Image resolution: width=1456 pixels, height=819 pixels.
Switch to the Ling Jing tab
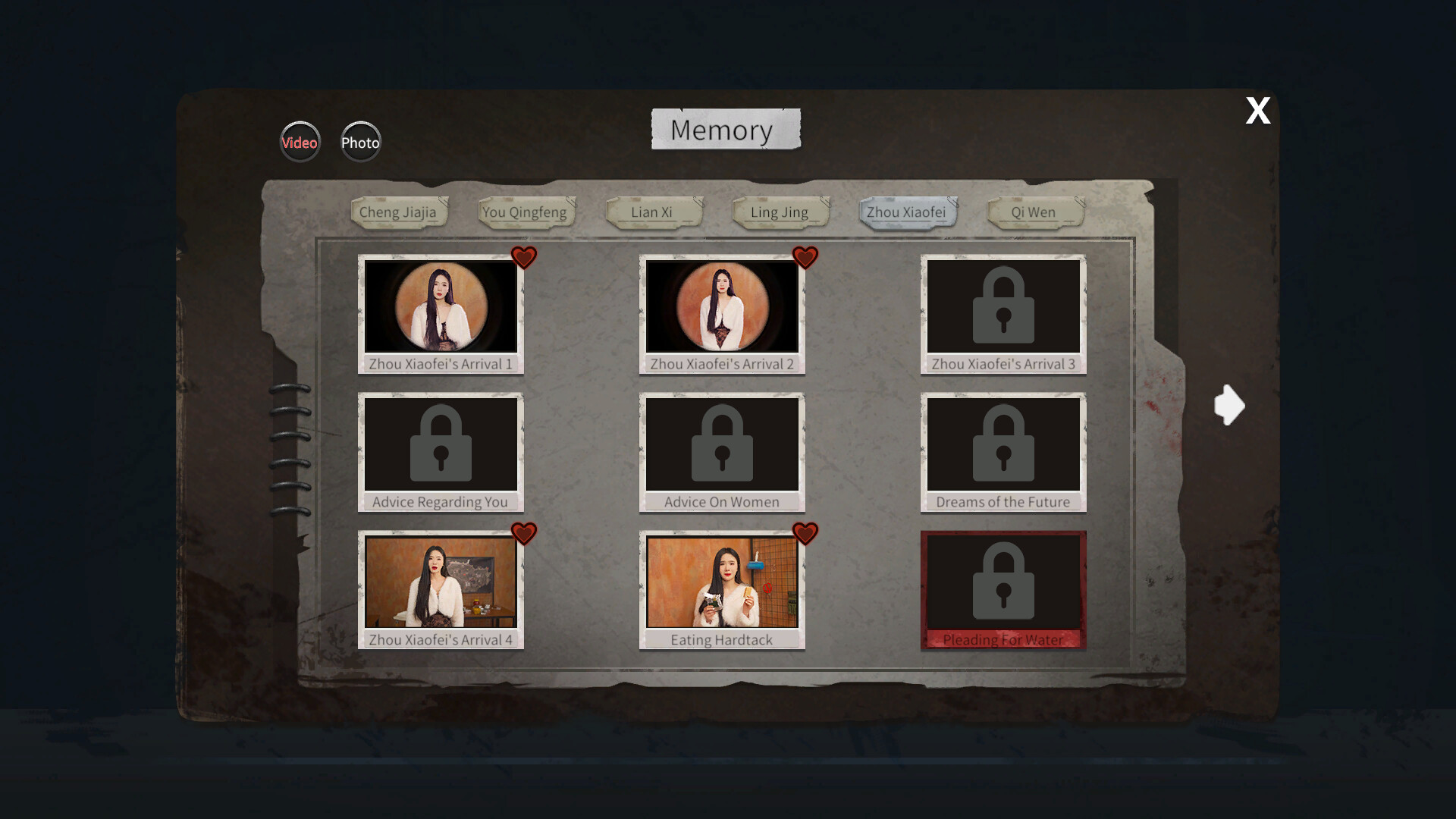[780, 212]
